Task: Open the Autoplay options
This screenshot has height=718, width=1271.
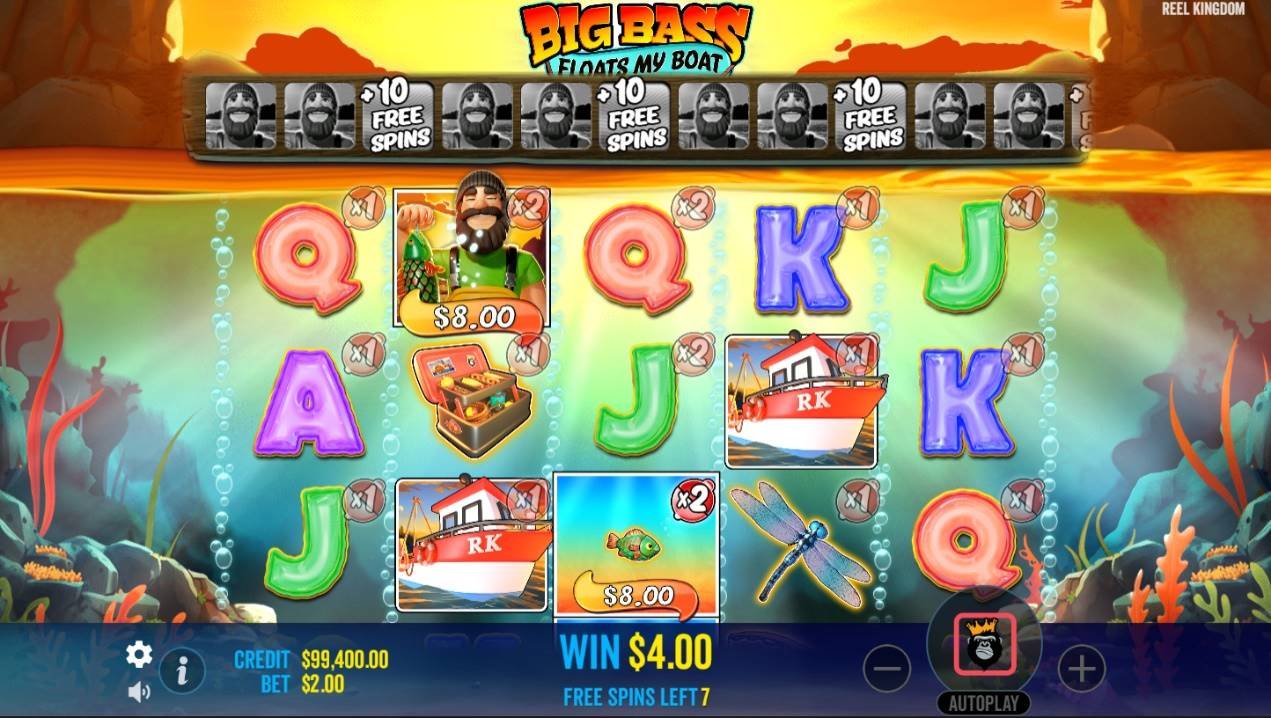Action: coord(984,703)
